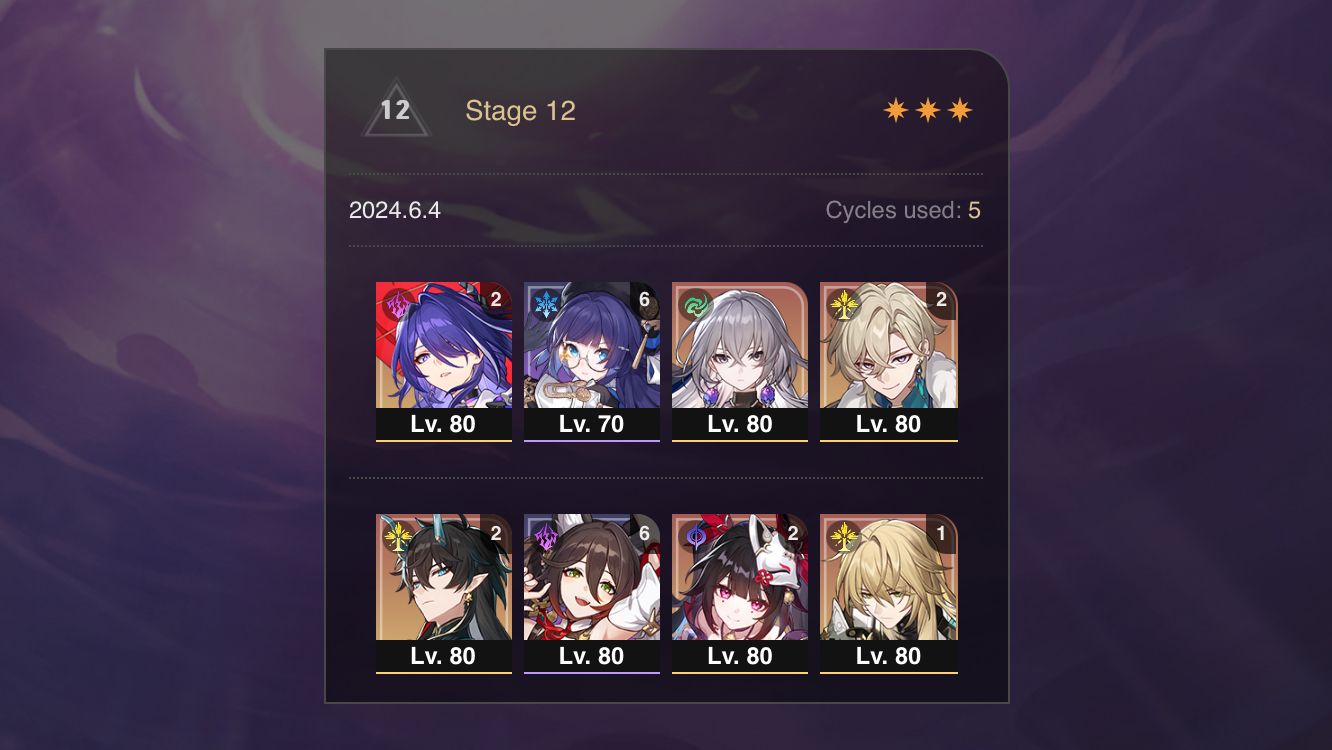Screen dimensions: 1332x750
Task: Click the eidolon 1 badge on Luocha's card
Action: pos(939,531)
